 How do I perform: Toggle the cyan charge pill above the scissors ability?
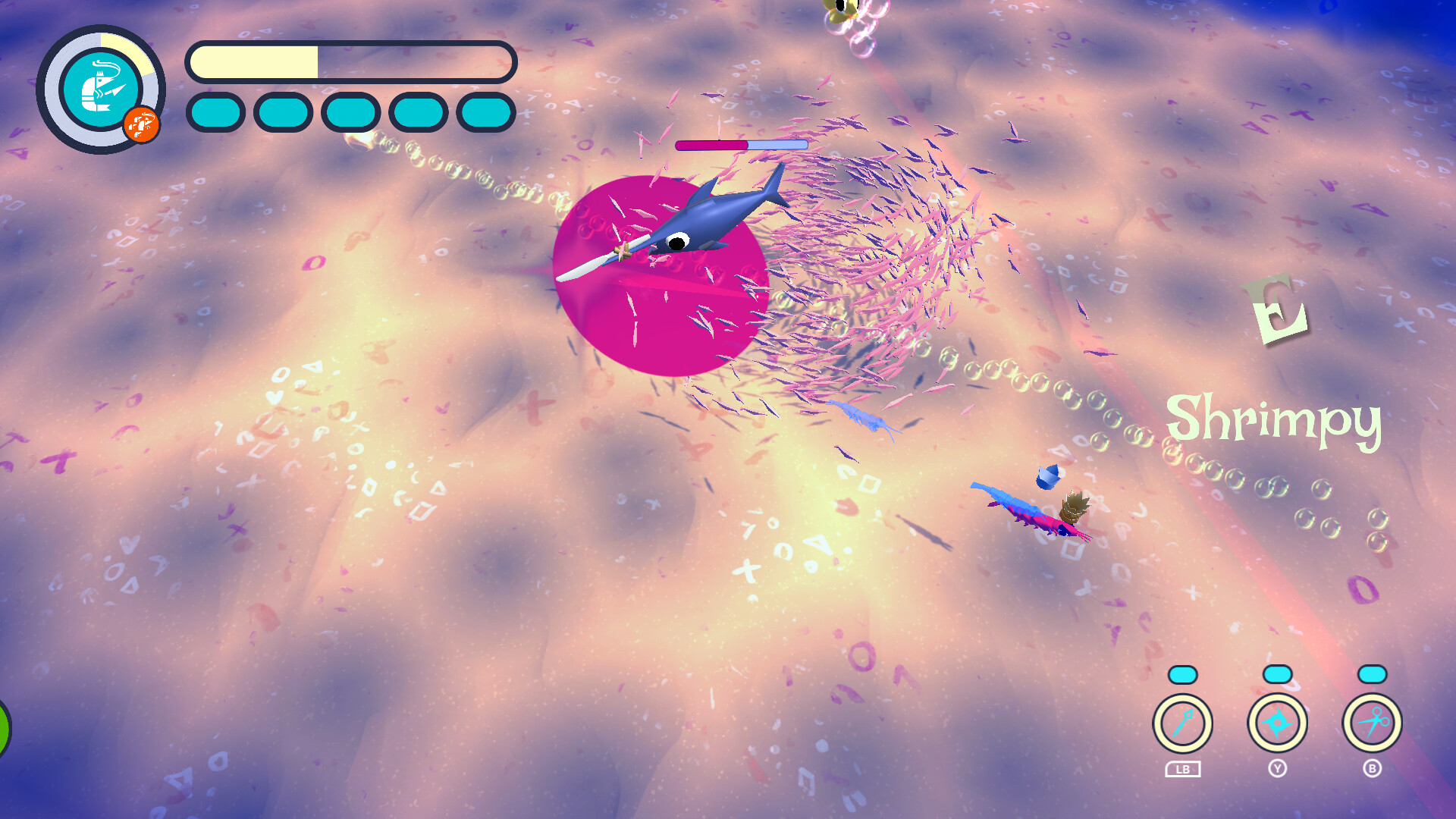pos(1373,673)
